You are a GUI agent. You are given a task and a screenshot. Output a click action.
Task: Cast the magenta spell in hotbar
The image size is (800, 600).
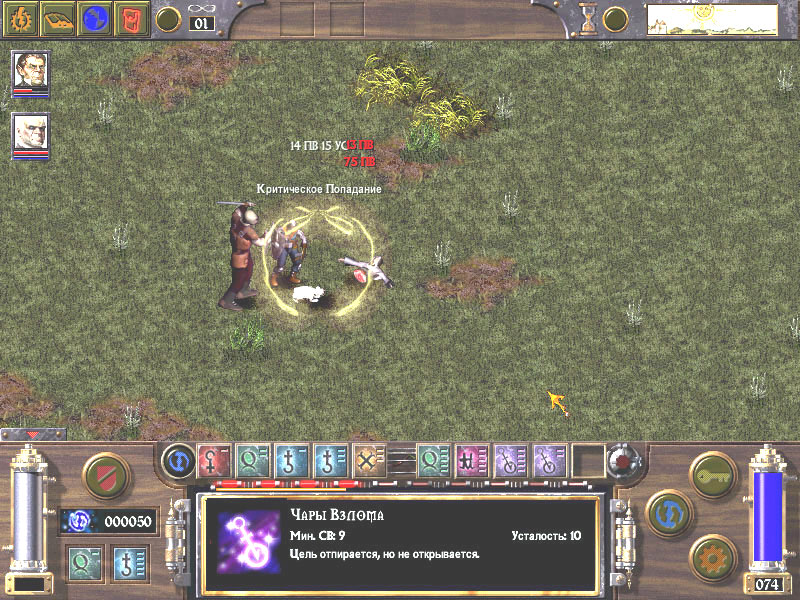[471, 461]
